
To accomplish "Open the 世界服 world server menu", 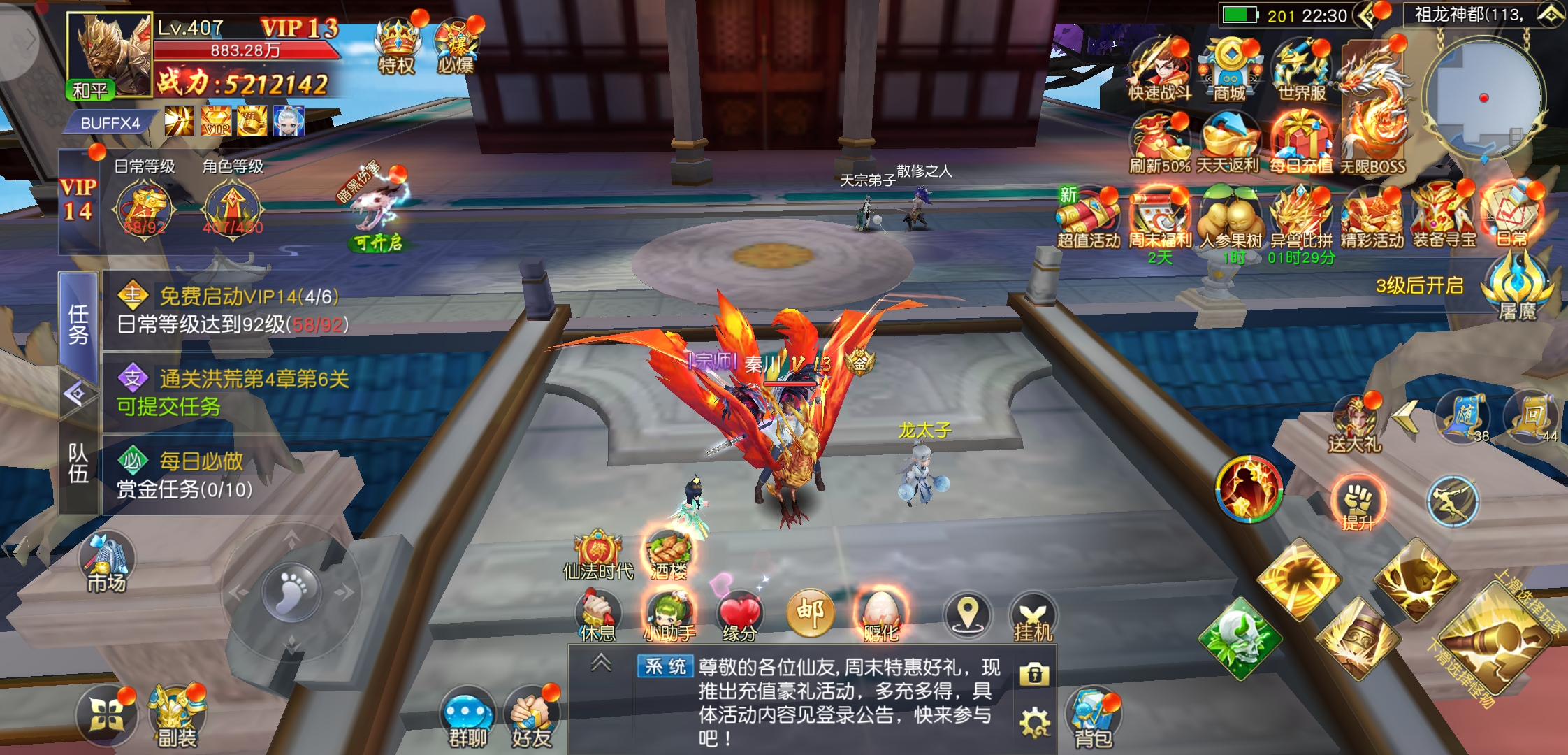I will coord(1301,68).
